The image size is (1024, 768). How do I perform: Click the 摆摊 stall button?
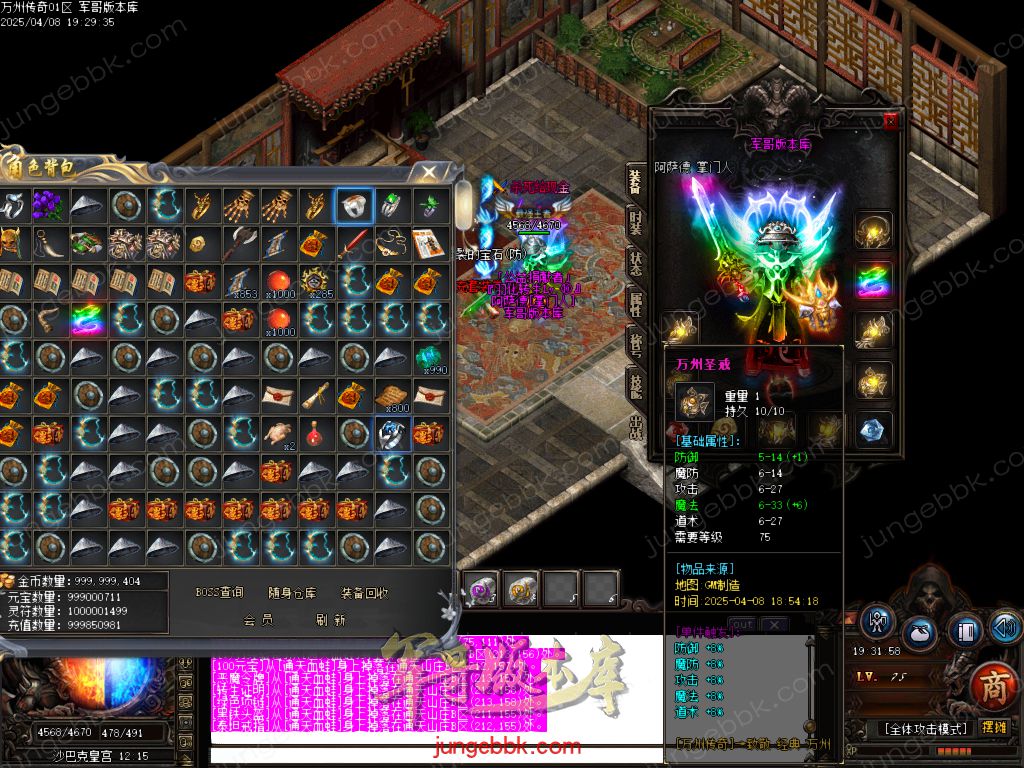[x=995, y=728]
